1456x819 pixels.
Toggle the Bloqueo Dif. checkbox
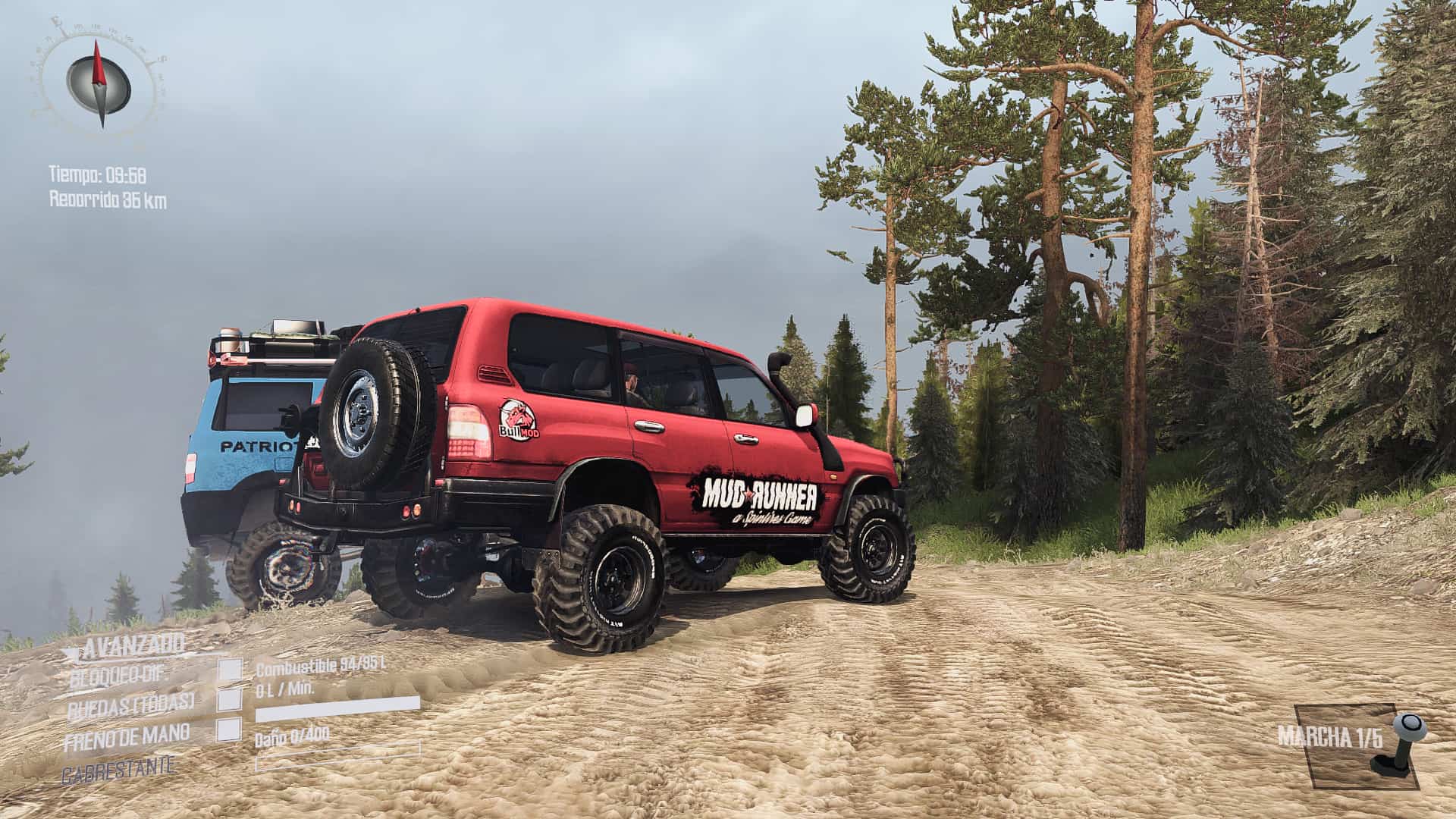(230, 670)
